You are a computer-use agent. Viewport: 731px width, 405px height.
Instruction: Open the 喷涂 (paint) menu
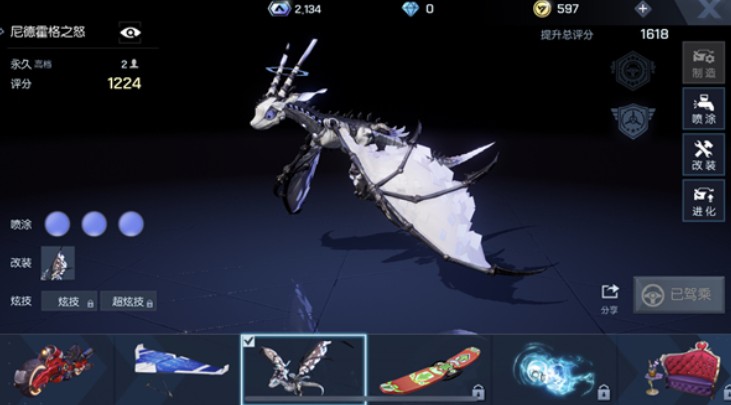click(703, 108)
